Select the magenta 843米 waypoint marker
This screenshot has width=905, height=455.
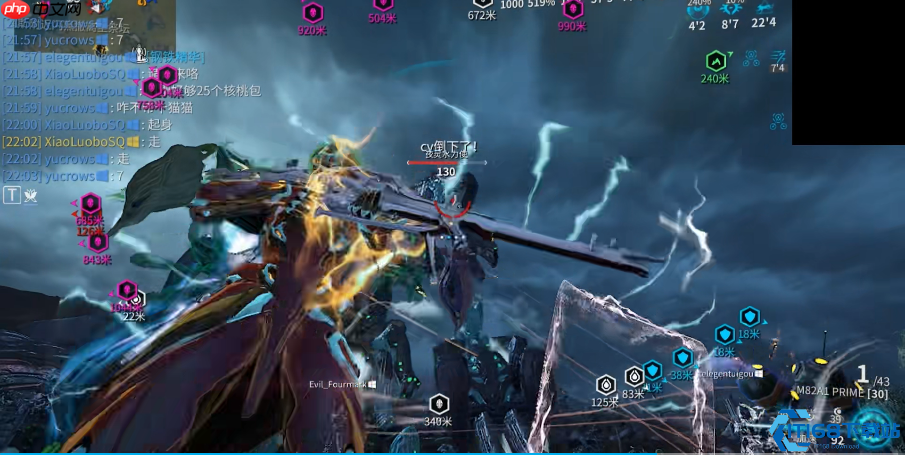click(98, 242)
